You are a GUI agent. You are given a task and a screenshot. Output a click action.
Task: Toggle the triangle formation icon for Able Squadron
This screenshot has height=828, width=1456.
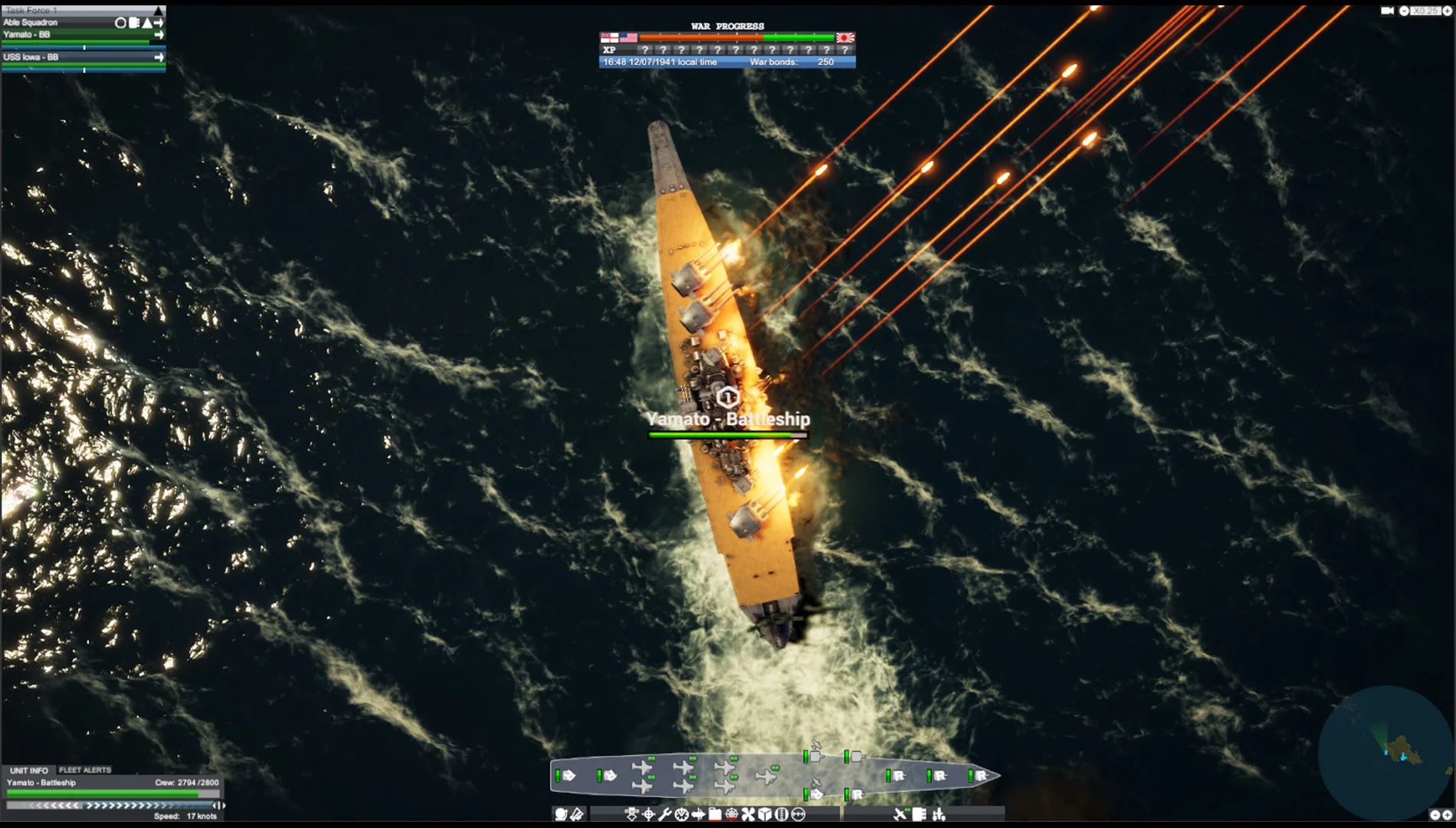146,23
